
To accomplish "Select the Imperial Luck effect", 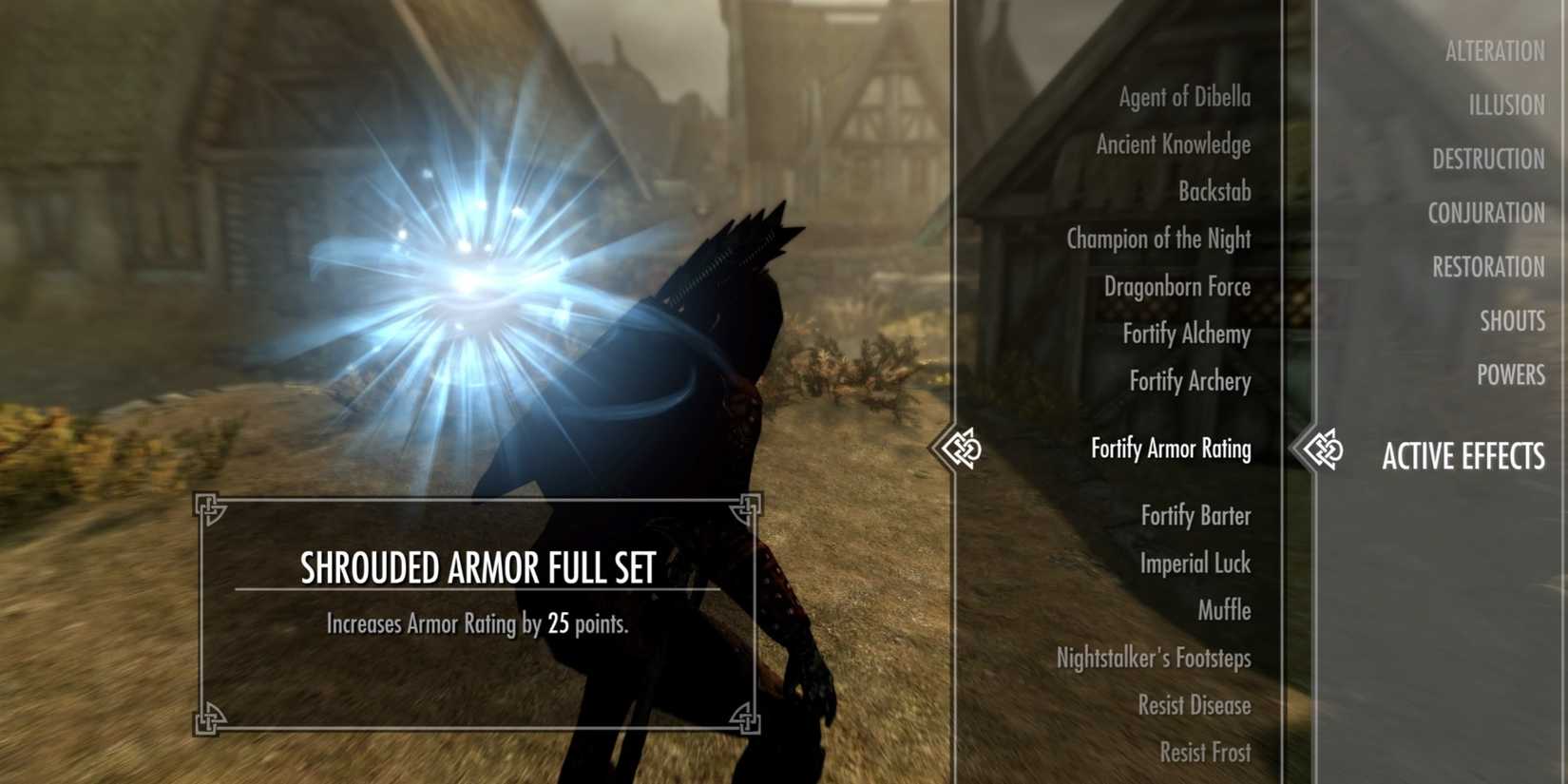I will click(1195, 564).
